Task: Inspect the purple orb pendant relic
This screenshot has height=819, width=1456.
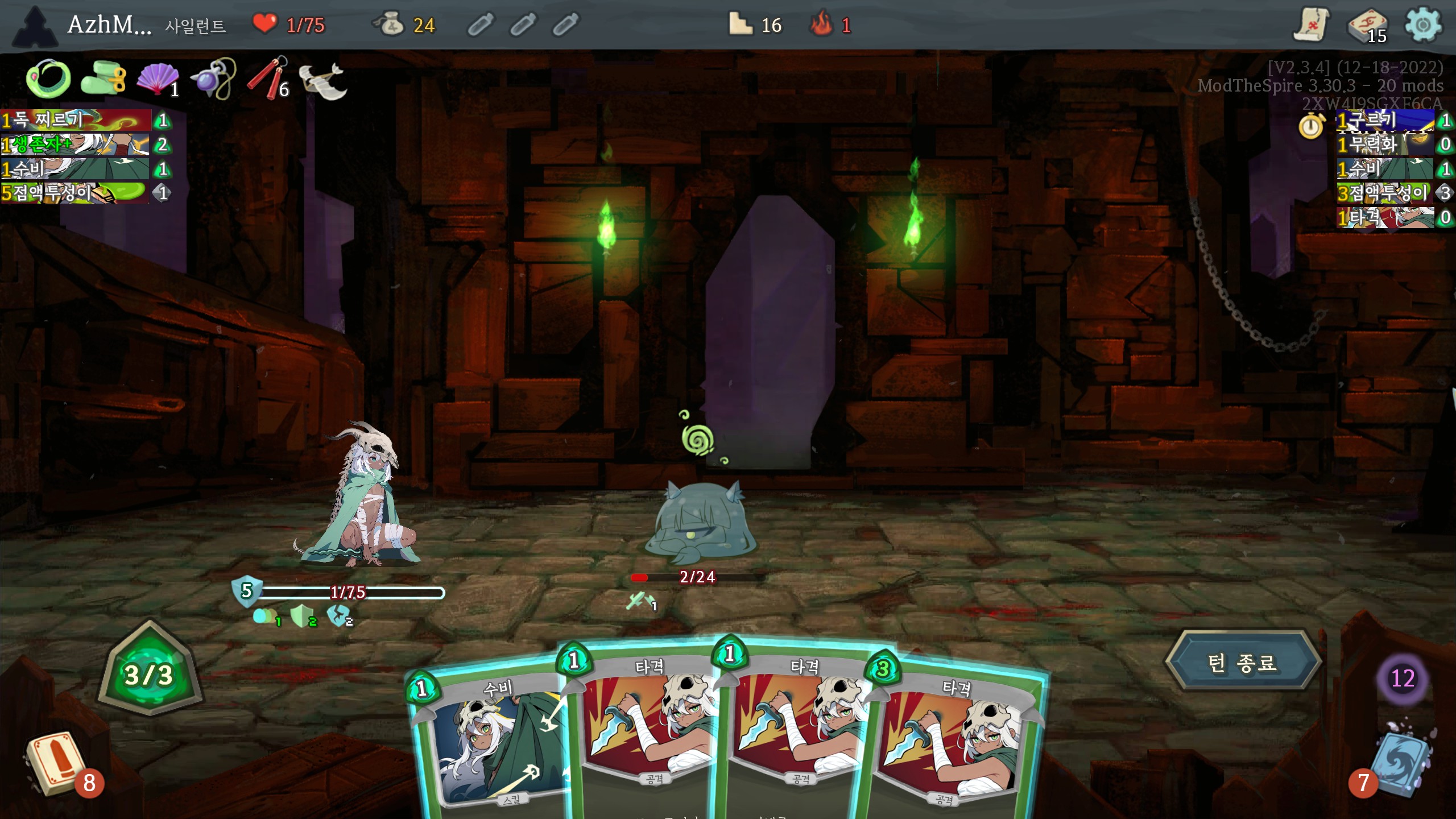Action: click(x=212, y=80)
